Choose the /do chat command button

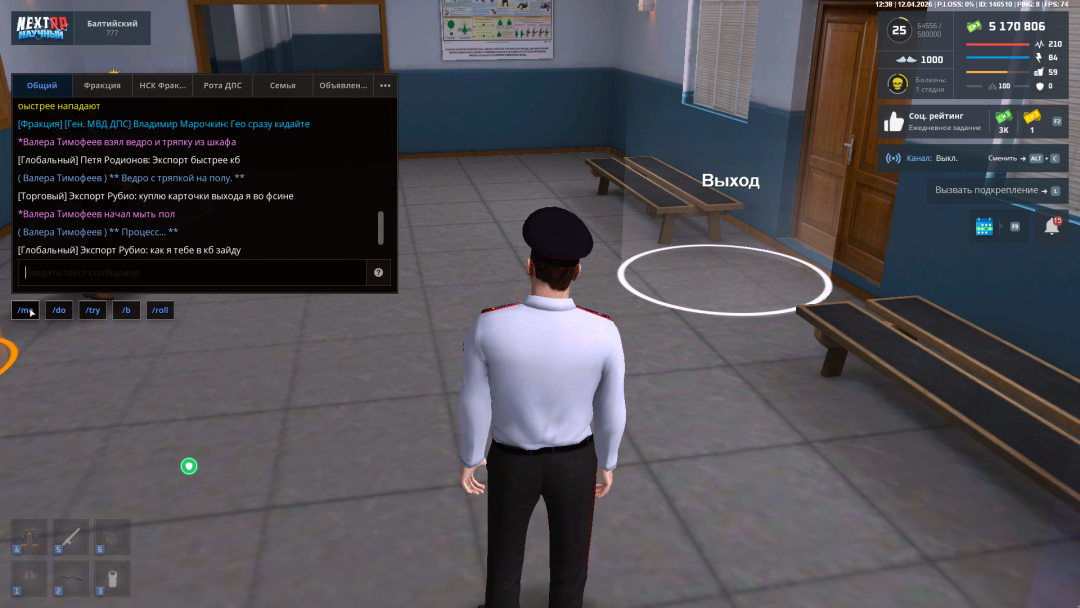59,310
